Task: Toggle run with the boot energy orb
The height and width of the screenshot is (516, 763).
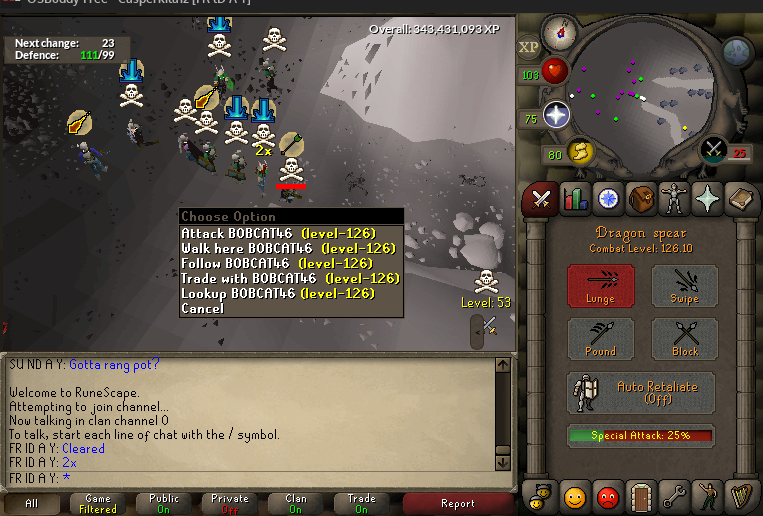Action: (x=578, y=153)
